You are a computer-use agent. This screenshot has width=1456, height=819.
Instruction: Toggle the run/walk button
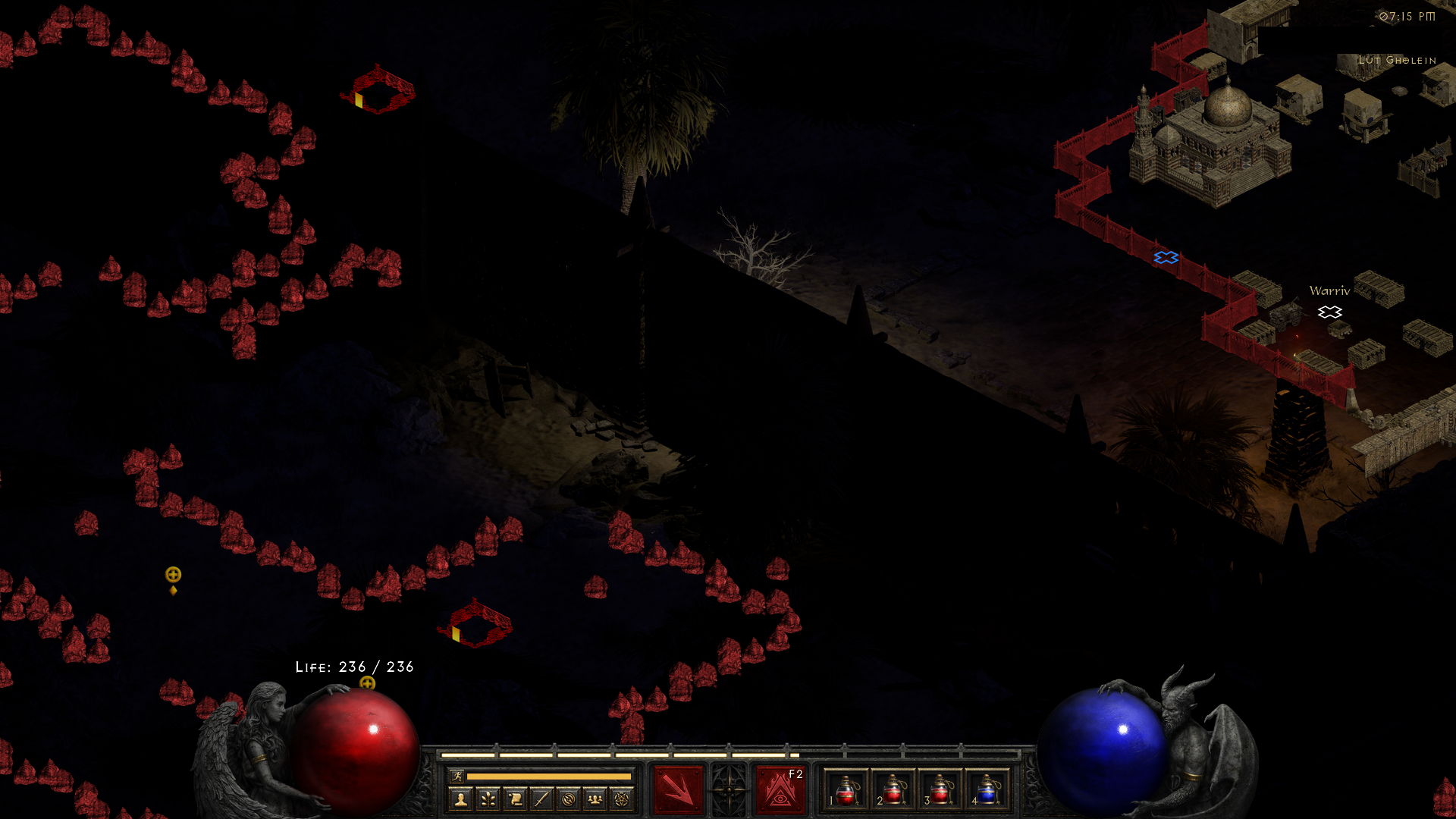click(x=457, y=776)
